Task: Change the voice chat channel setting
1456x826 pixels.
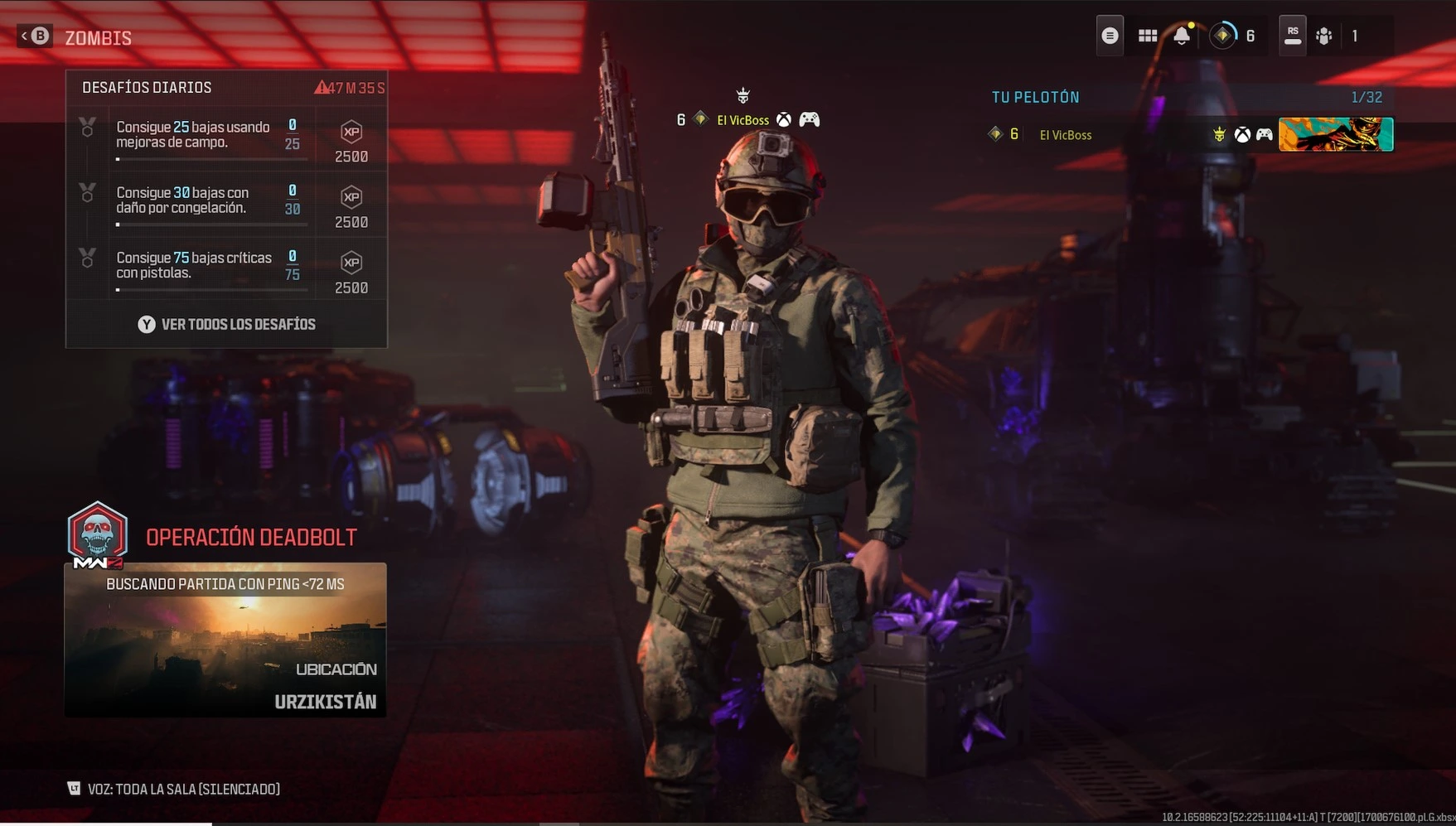Action: point(174,789)
